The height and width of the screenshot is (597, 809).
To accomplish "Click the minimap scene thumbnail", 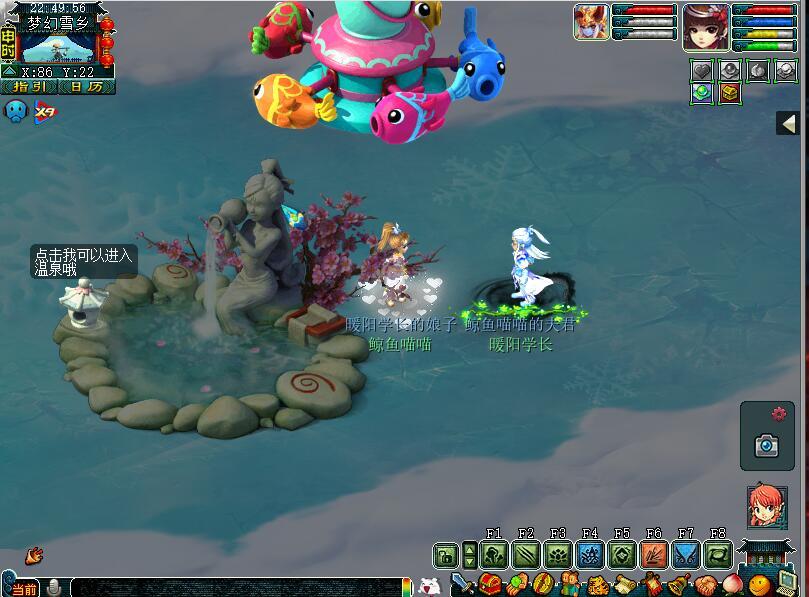I will tap(56, 46).
